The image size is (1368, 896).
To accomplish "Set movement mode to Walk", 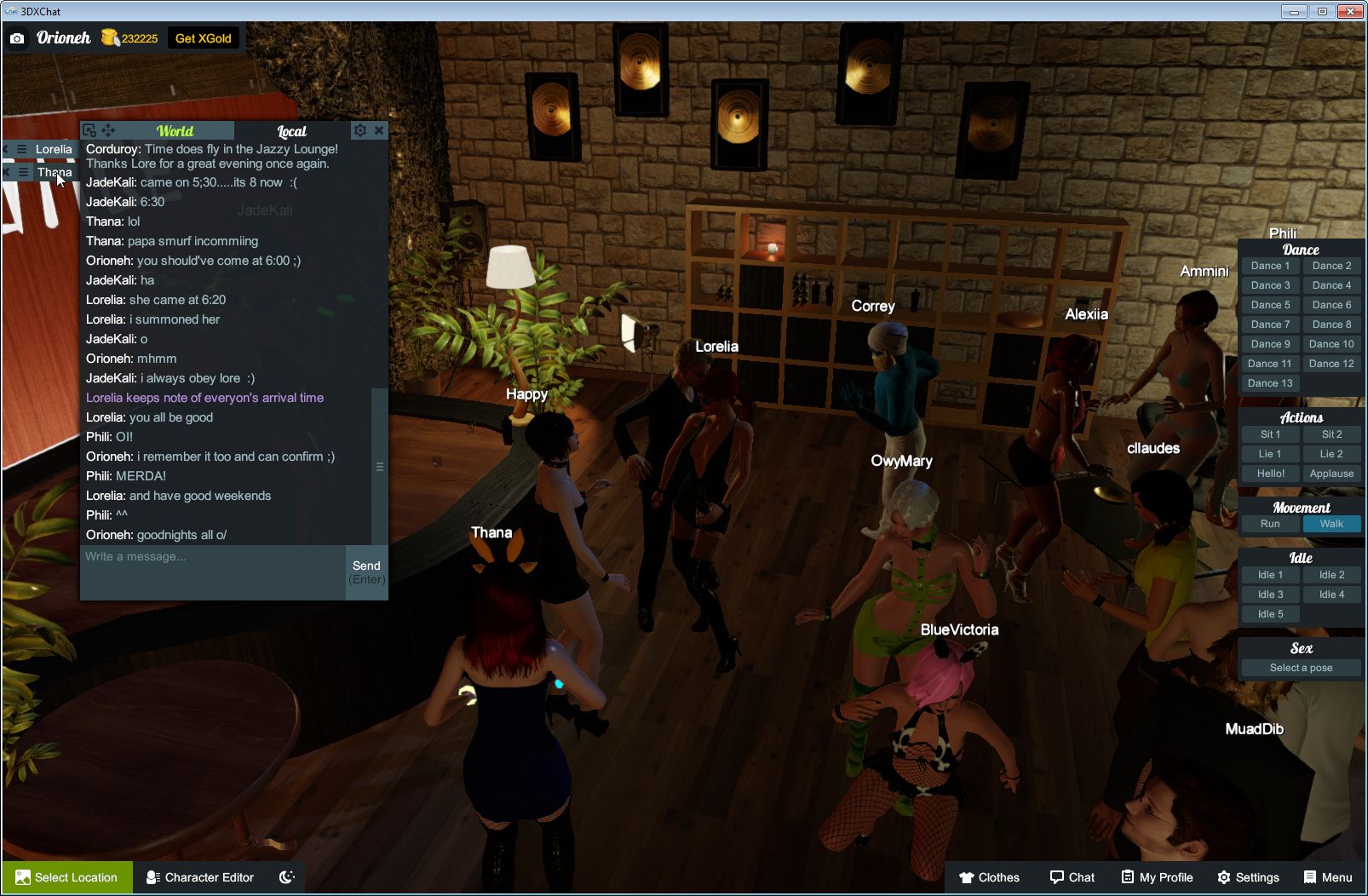I will pyautogui.click(x=1331, y=524).
